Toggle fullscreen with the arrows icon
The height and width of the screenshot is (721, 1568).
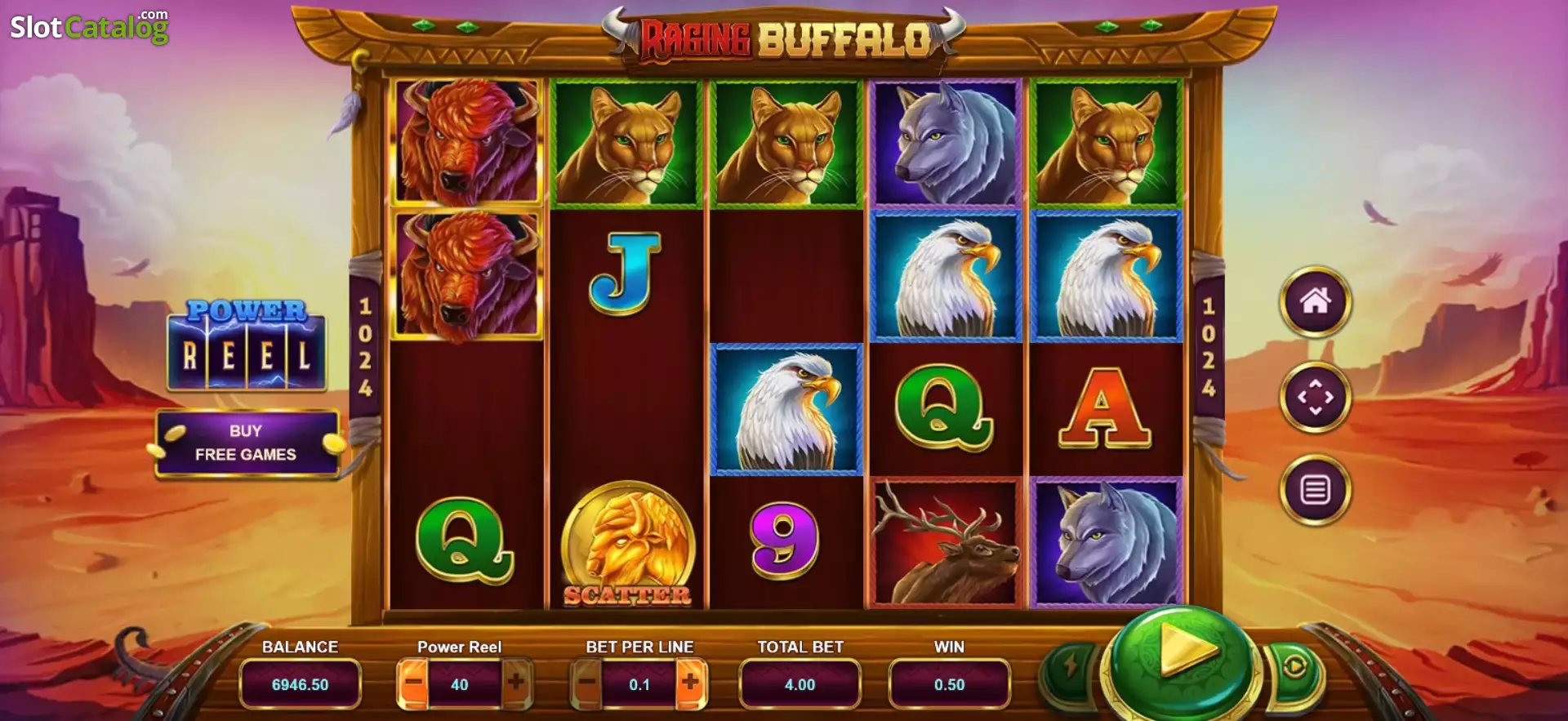coord(1315,398)
